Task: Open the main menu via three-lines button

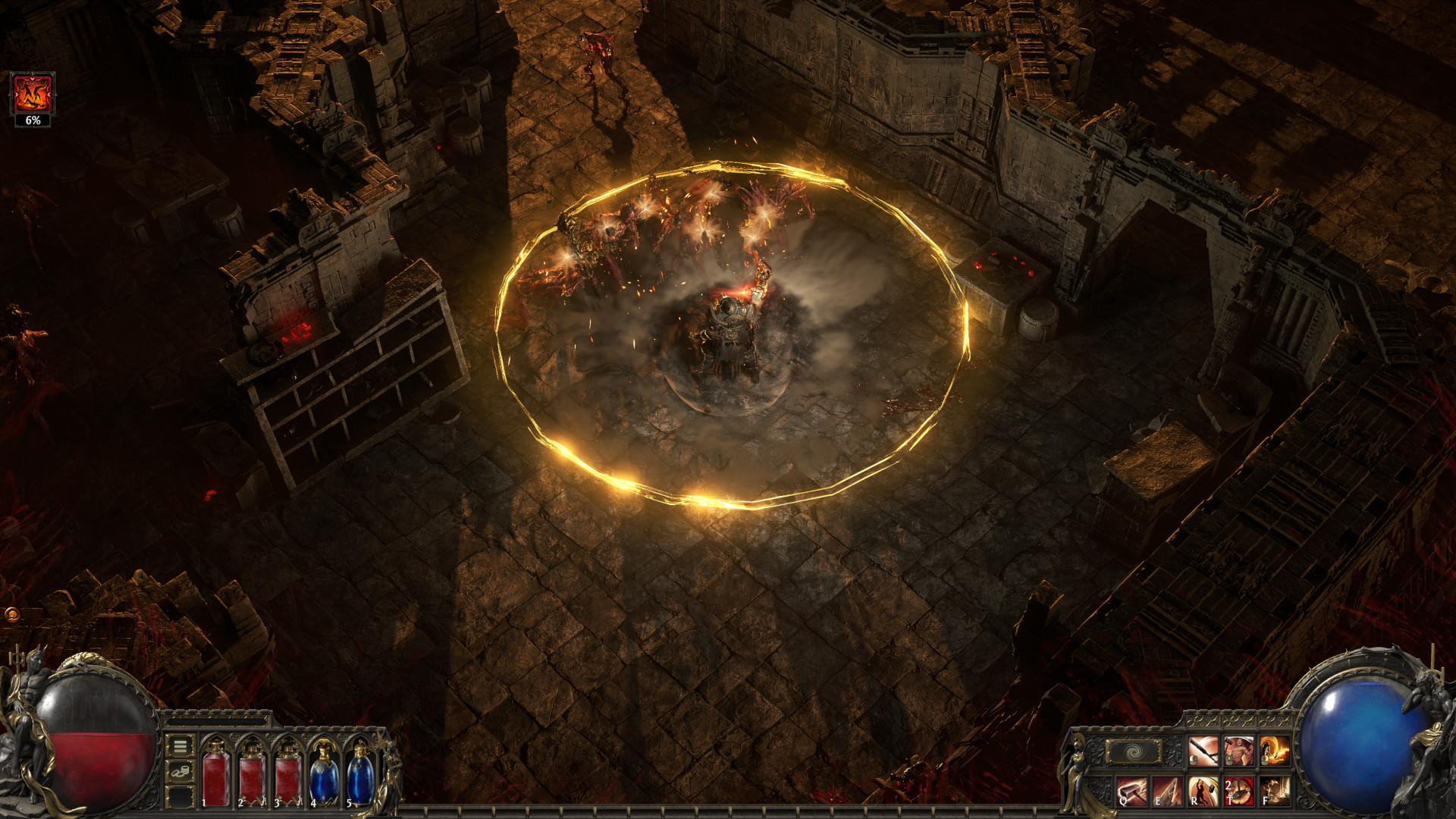Action: coord(180,746)
